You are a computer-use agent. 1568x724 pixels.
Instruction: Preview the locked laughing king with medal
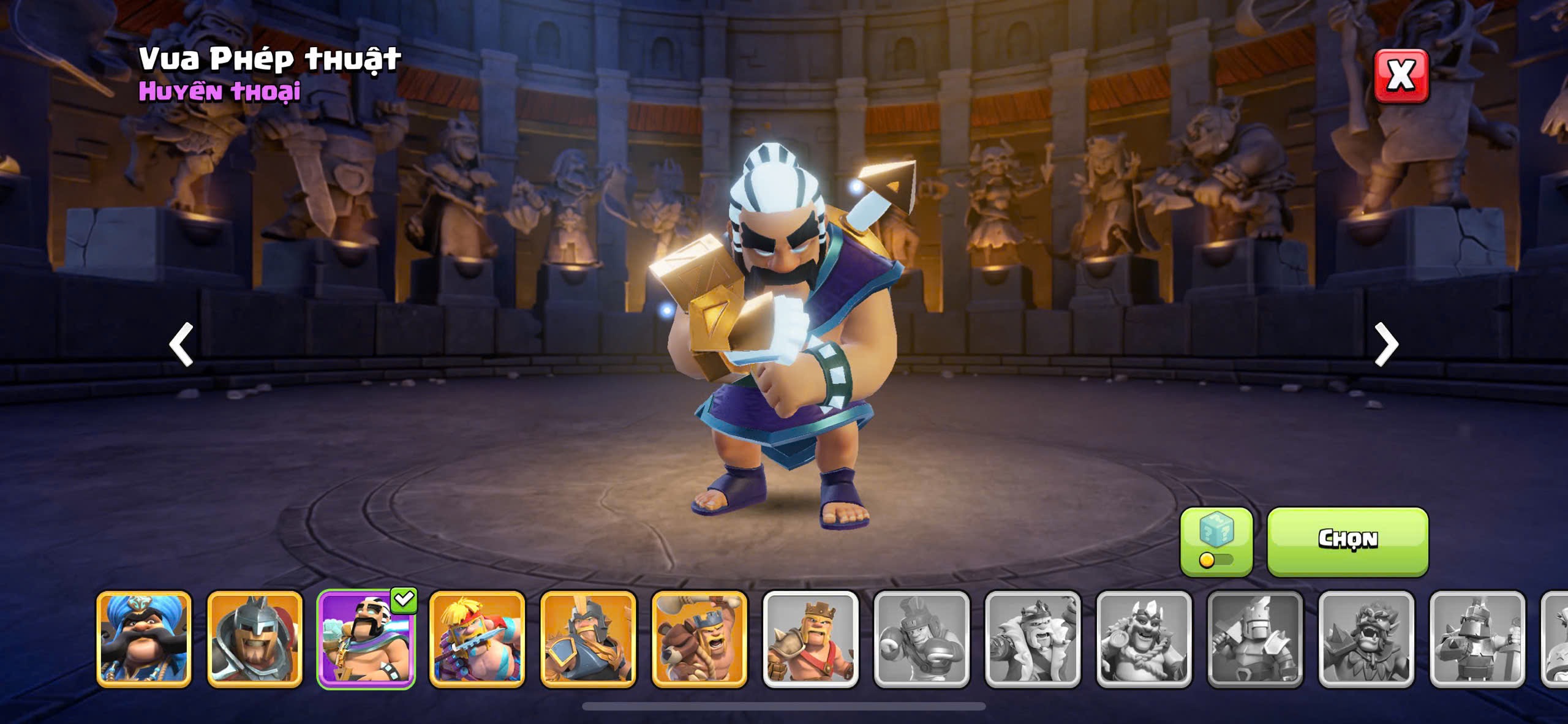coord(1144,638)
